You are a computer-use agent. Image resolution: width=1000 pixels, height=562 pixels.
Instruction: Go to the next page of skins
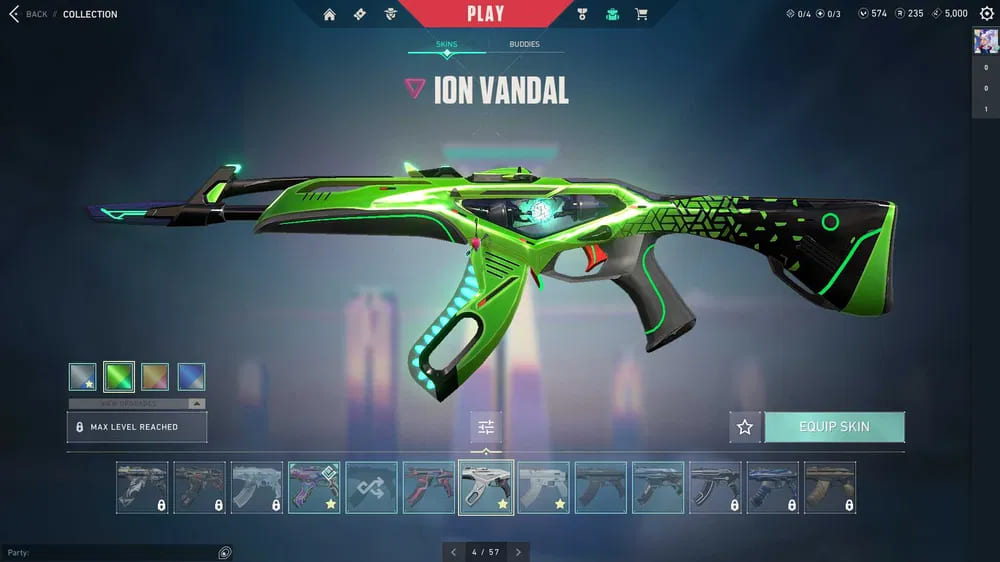pyautogui.click(x=518, y=552)
